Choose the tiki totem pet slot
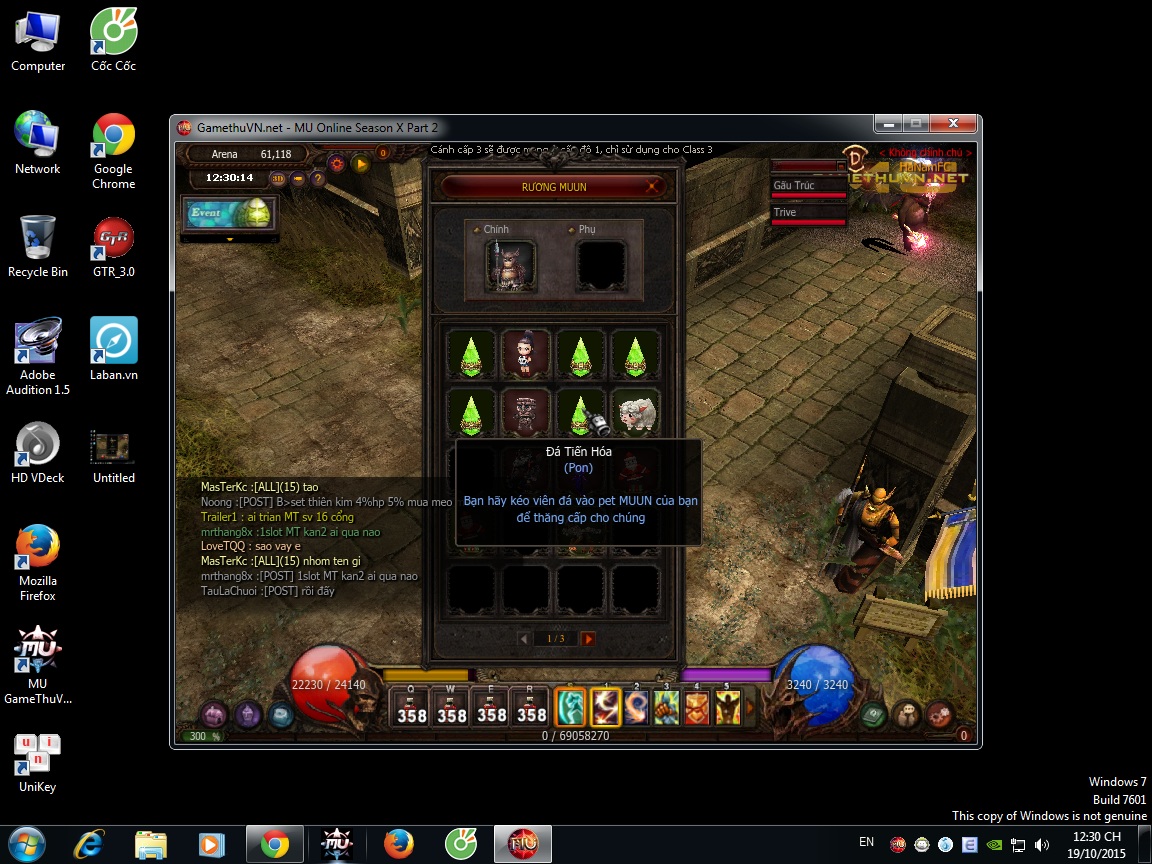 point(525,413)
